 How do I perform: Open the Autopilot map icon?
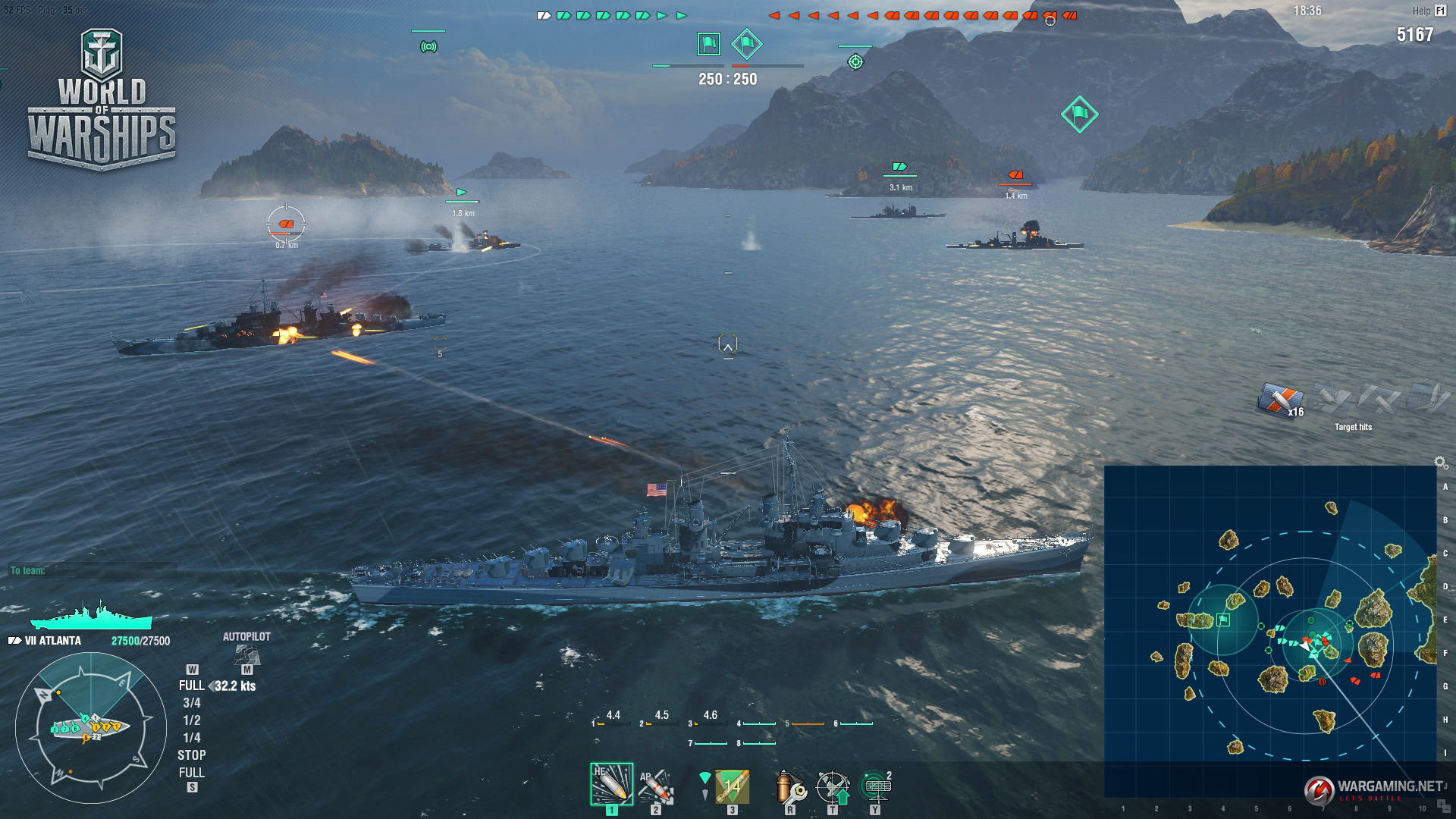click(x=246, y=654)
